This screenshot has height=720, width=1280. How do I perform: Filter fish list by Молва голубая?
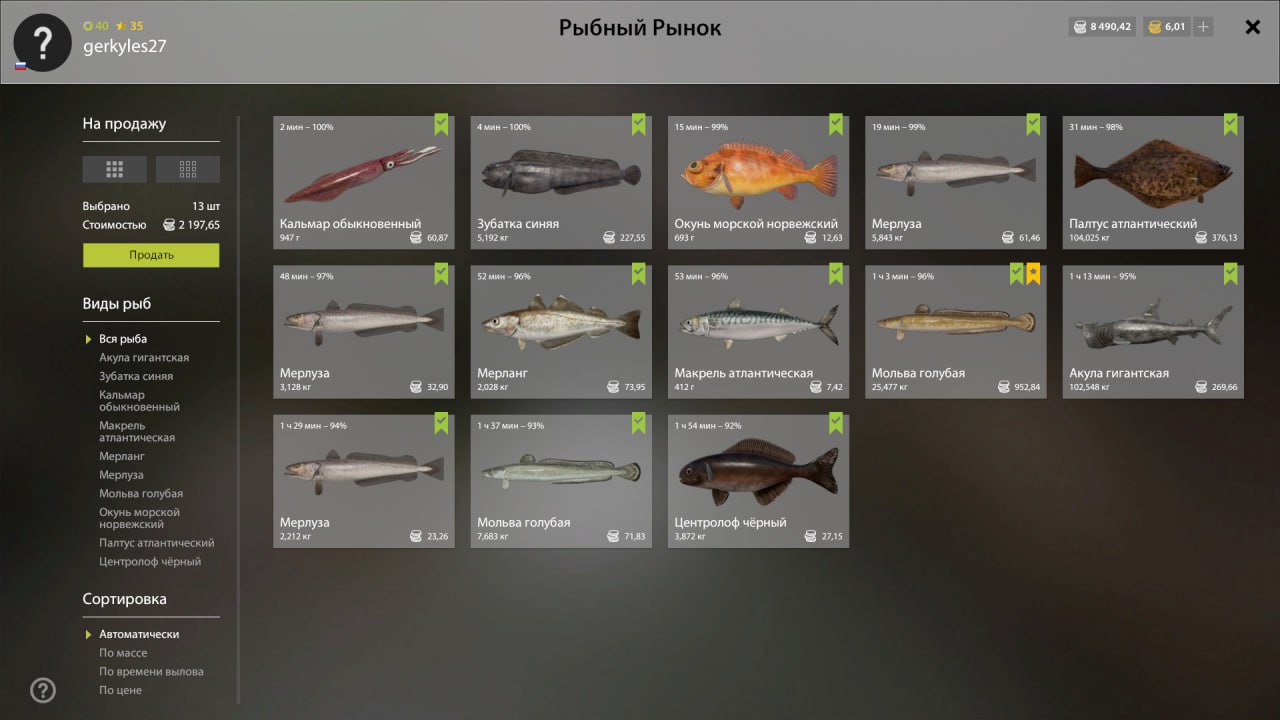coord(141,494)
